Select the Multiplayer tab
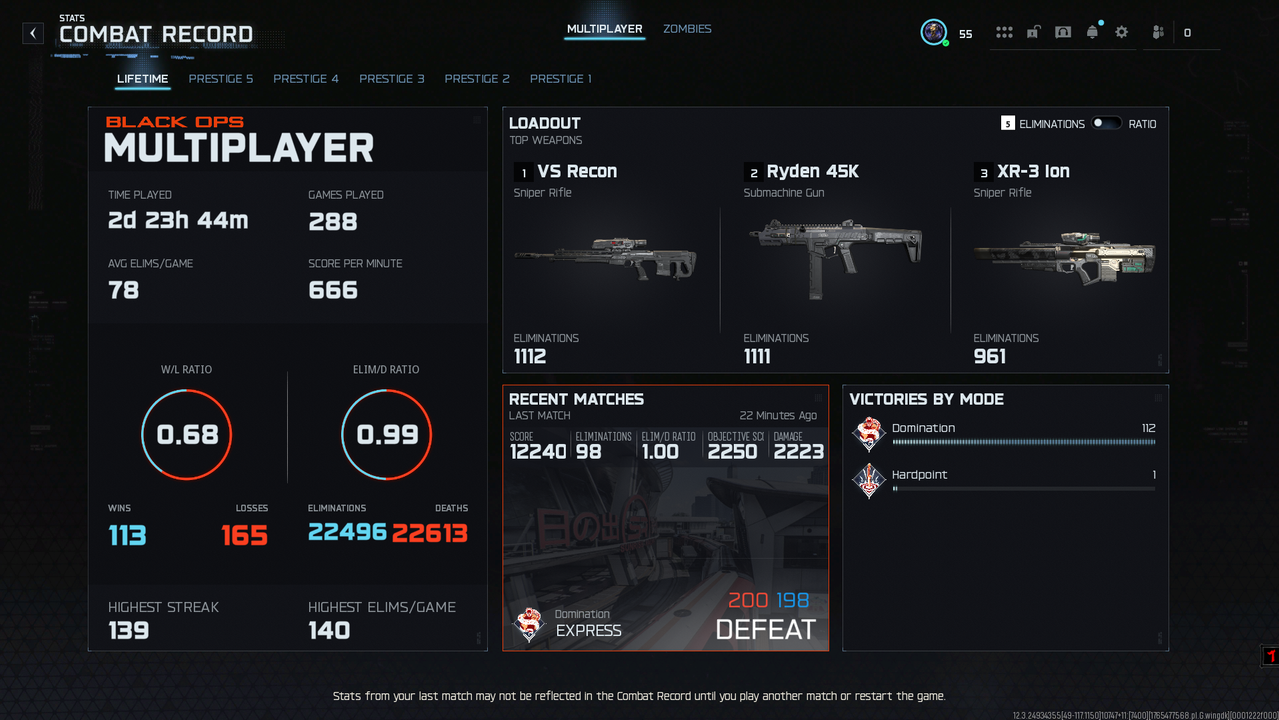 (x=604, y=29)
